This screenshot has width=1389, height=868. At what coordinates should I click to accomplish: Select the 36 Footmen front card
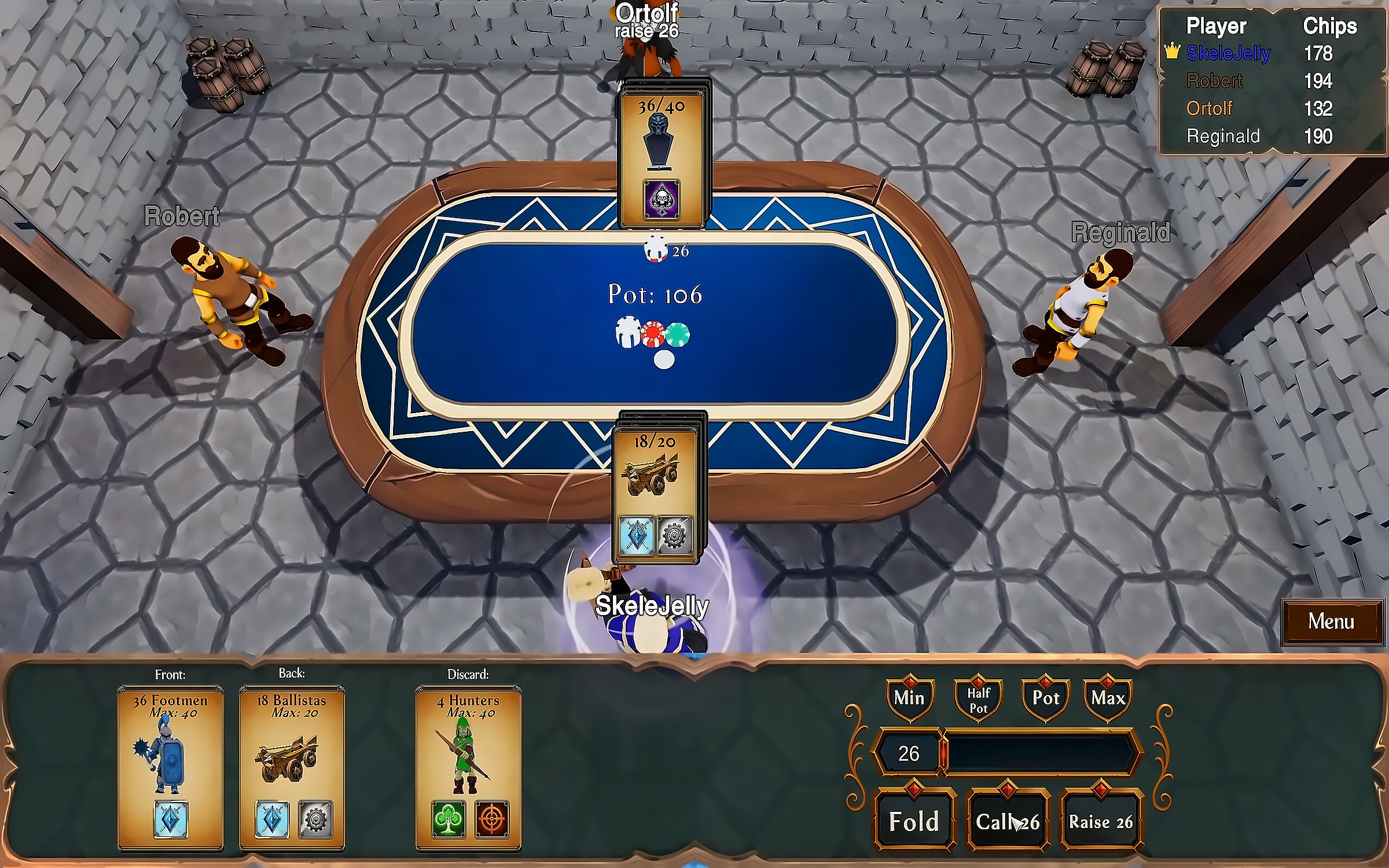[170, 767]
